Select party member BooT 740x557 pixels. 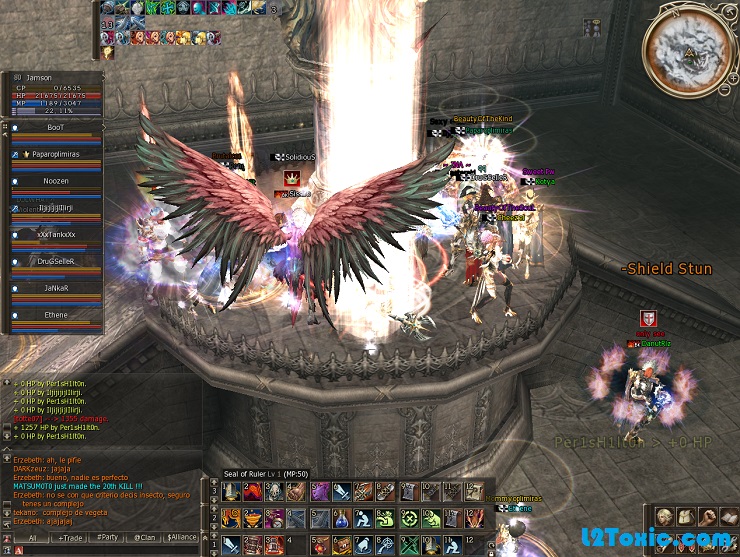[x=56, y=129]
